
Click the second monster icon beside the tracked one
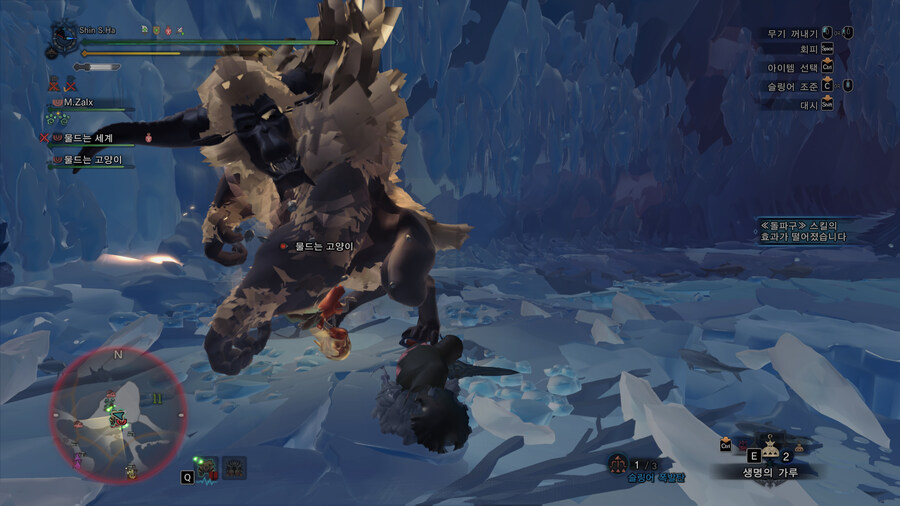click(x=235, y=468)
